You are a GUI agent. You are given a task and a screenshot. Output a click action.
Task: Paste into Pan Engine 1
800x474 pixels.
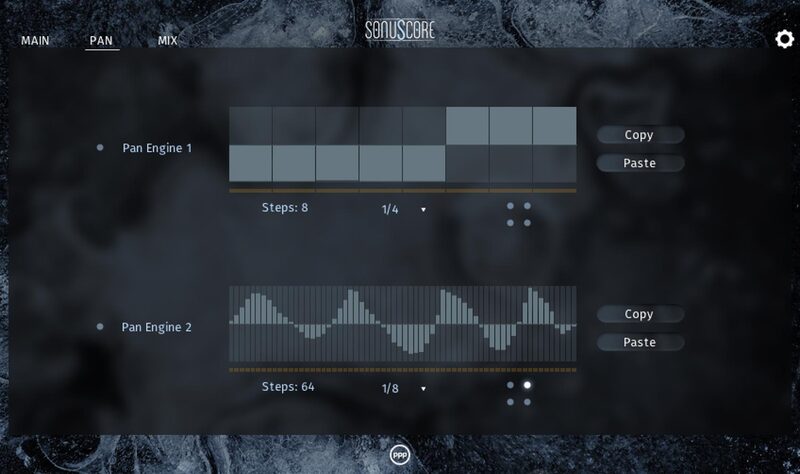pyautogui.click(x=639, y=163)
